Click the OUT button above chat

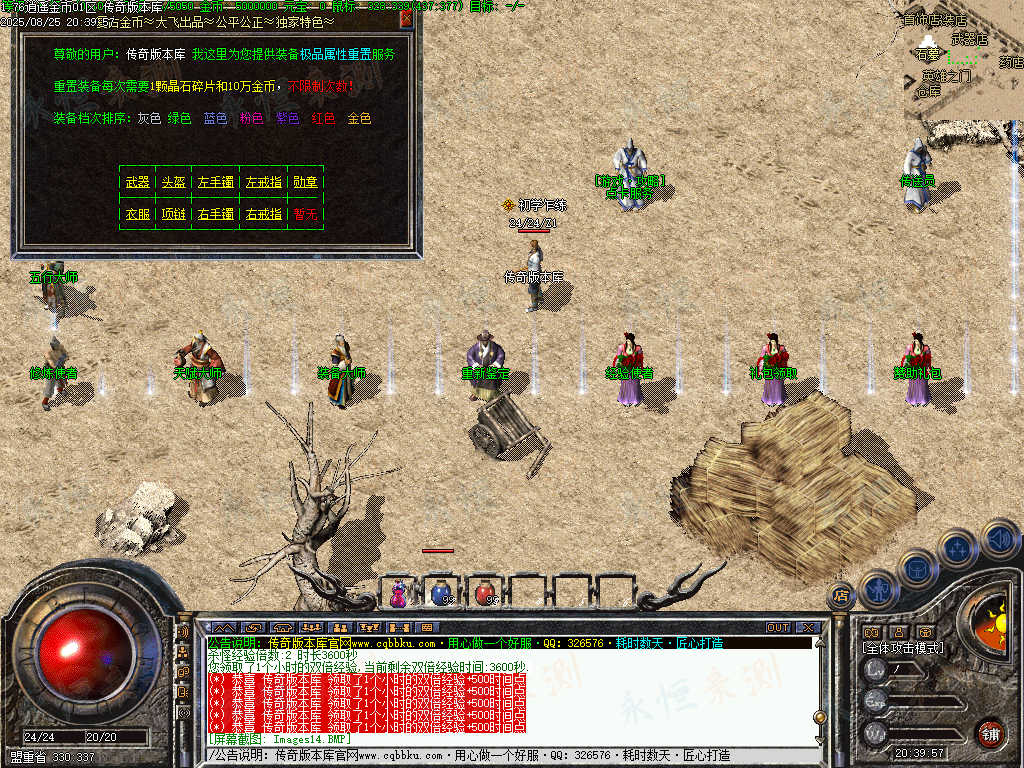point(778,627)
